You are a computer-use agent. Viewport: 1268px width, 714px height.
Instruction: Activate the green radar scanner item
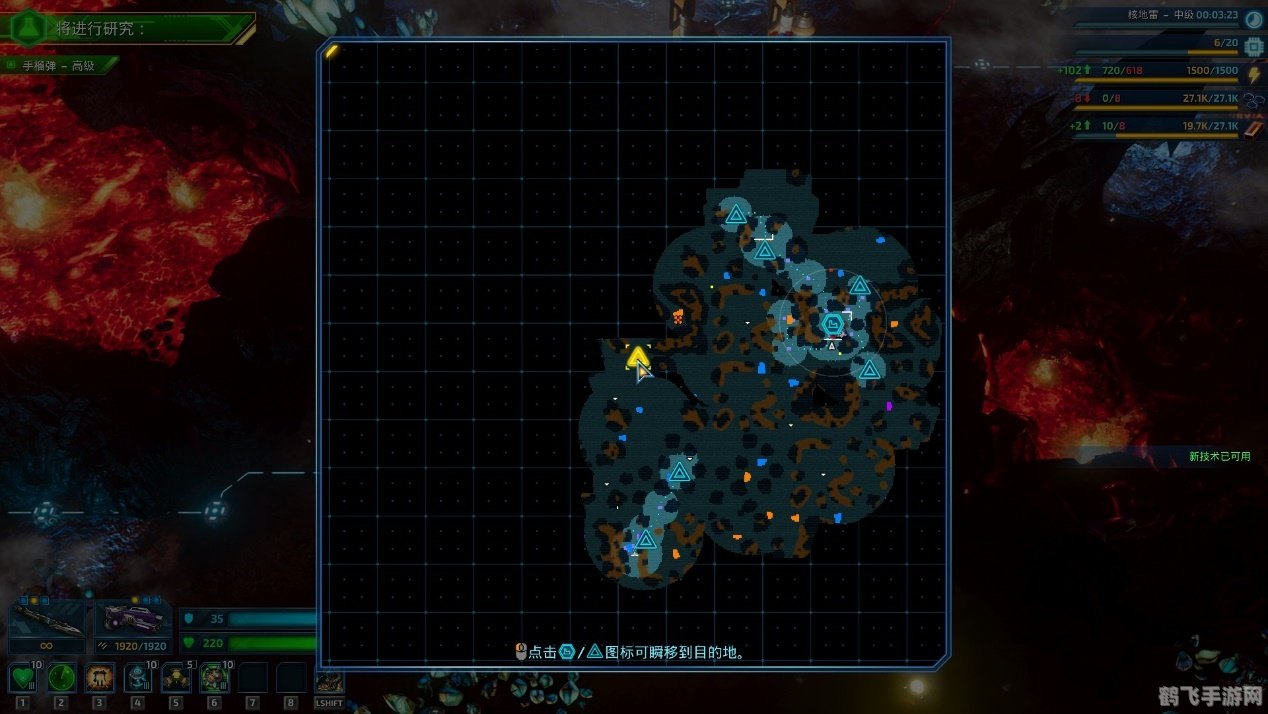(x=61, y=678)
